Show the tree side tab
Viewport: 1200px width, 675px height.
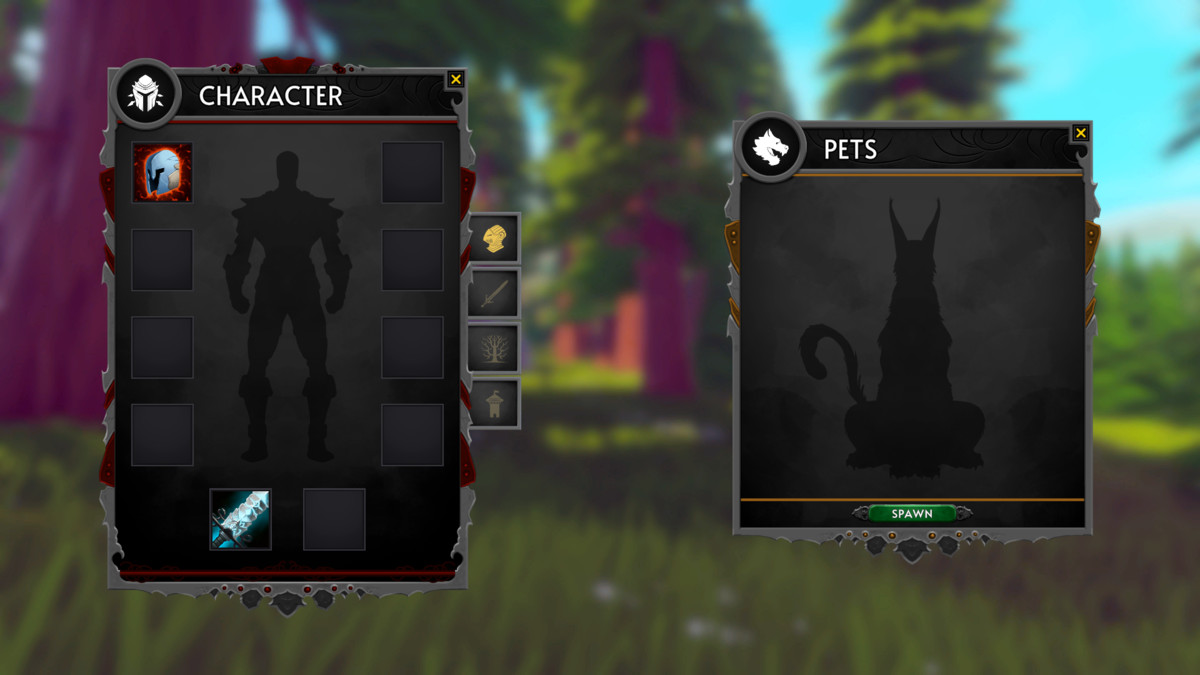[x=495, y=348]
